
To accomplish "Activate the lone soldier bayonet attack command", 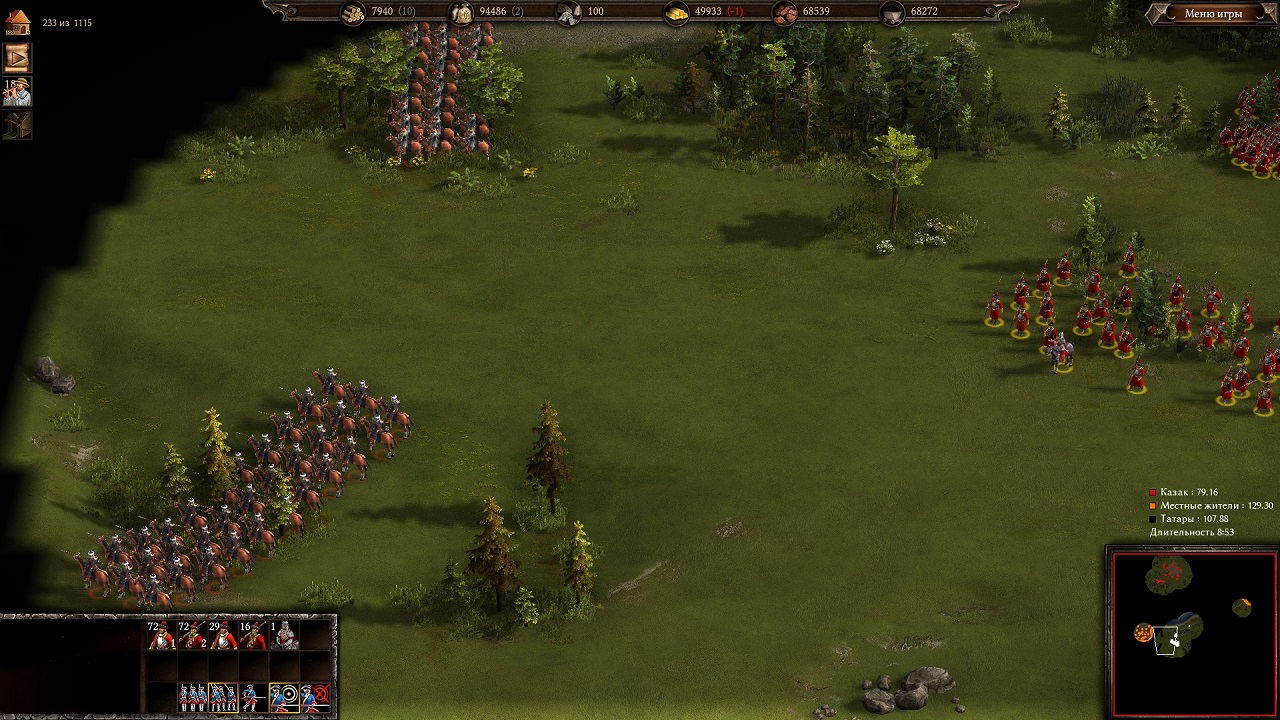I will pos(254,697).
